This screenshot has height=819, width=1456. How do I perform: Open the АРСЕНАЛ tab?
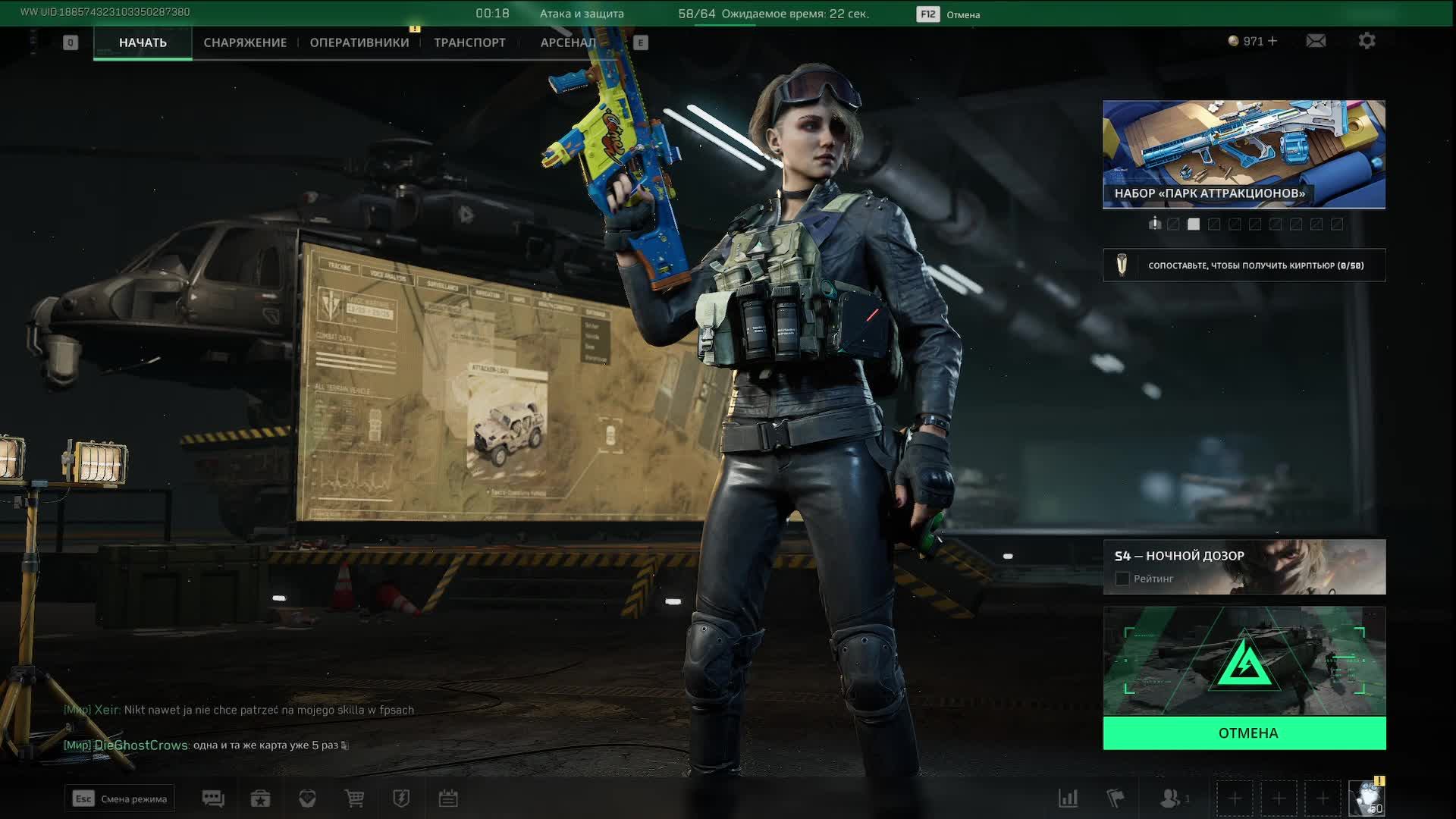point(567,42)
